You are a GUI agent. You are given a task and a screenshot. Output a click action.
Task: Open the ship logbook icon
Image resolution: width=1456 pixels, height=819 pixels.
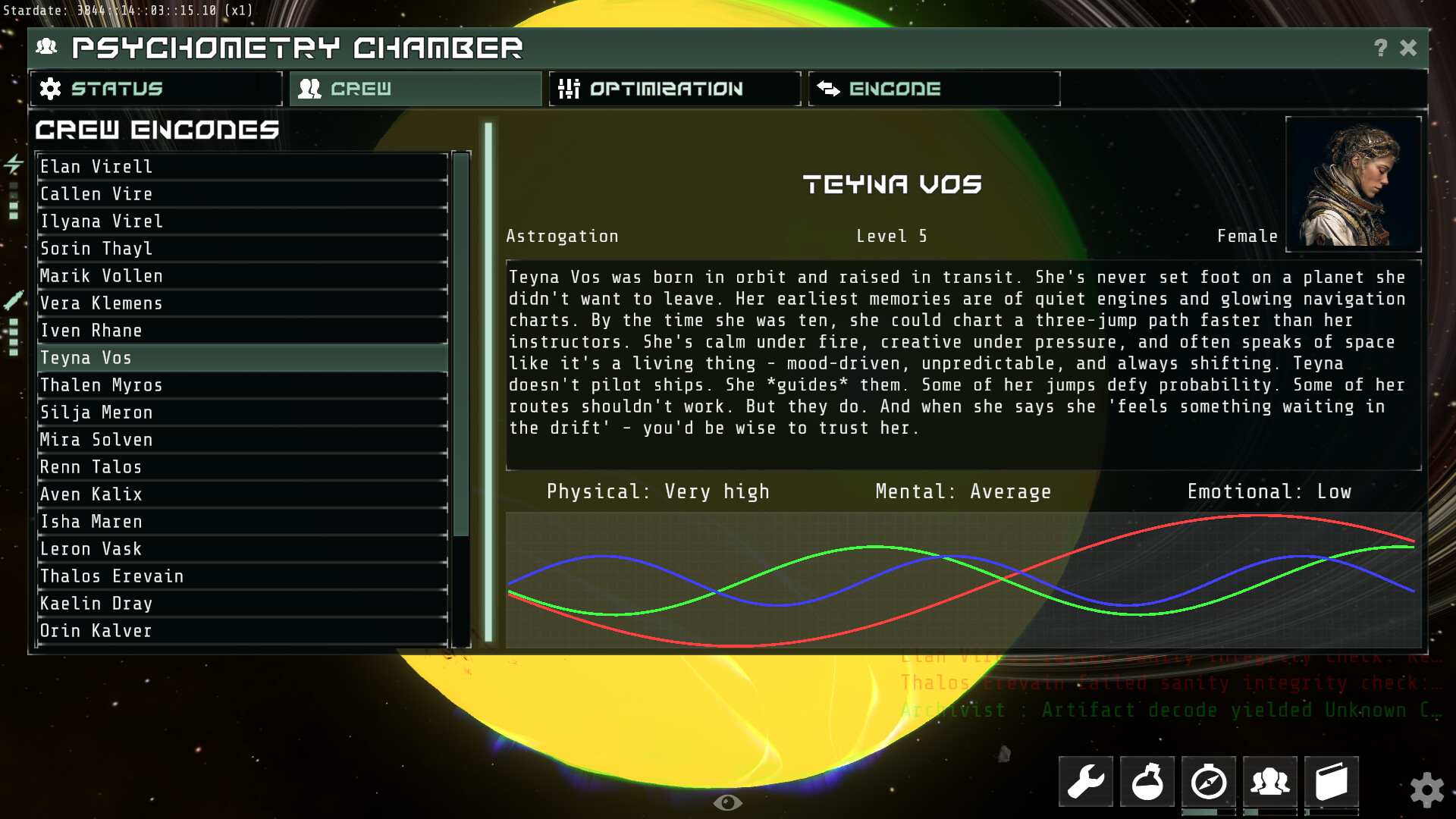tap(1331, 781)
